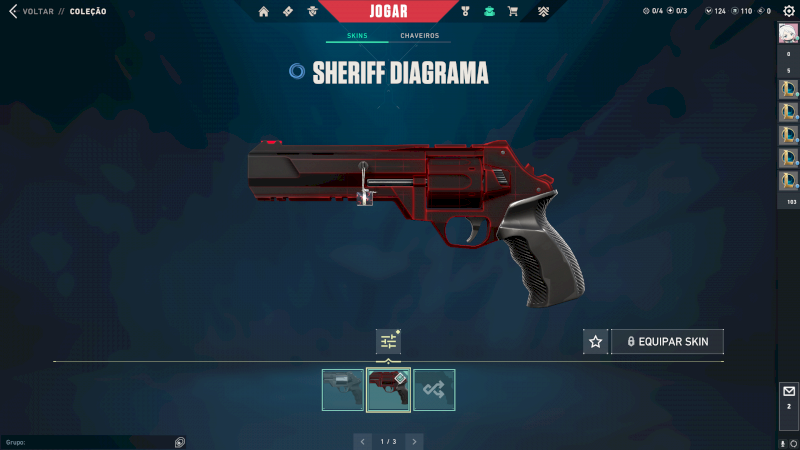Open your player avatar in social panel

787,33
